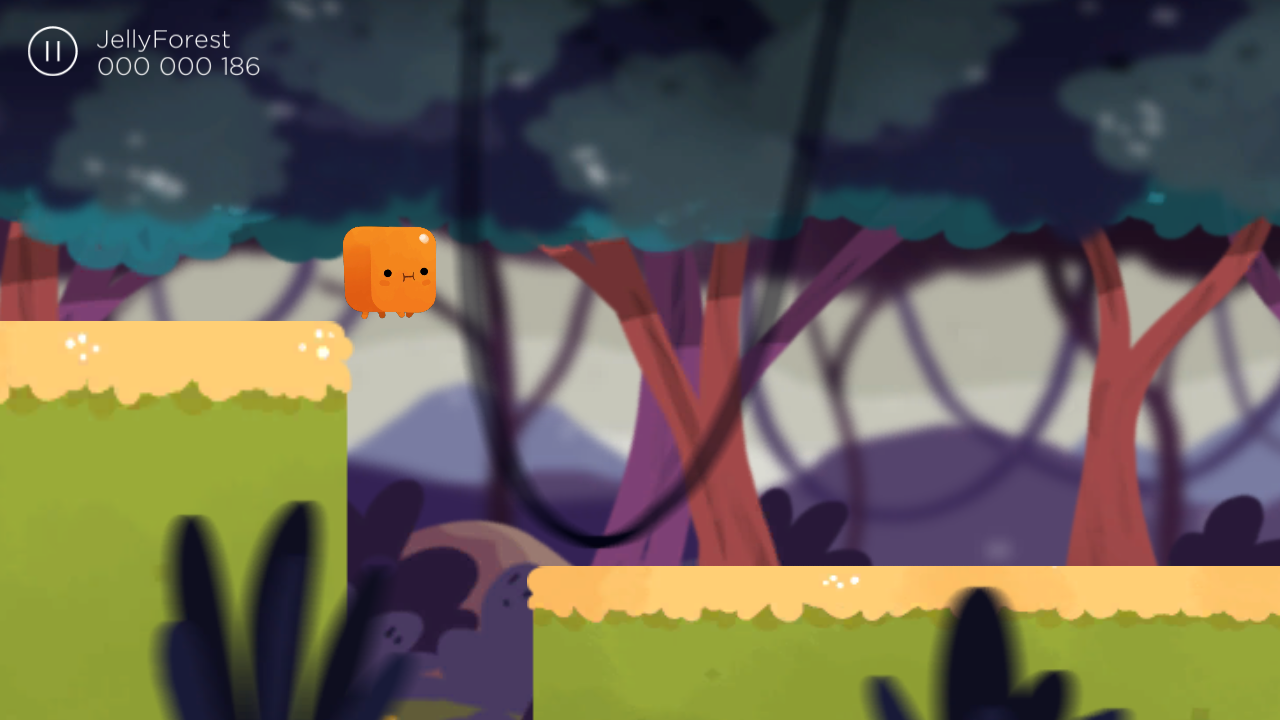1280x720 pixels.
Task: Select the orange jelly character
Action: tap(390, 272)
